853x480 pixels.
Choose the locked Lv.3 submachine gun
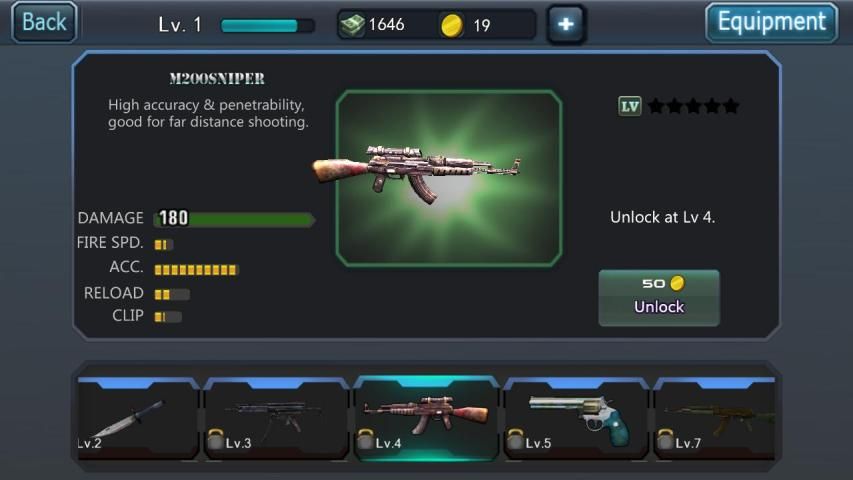[x=276, y=418]
